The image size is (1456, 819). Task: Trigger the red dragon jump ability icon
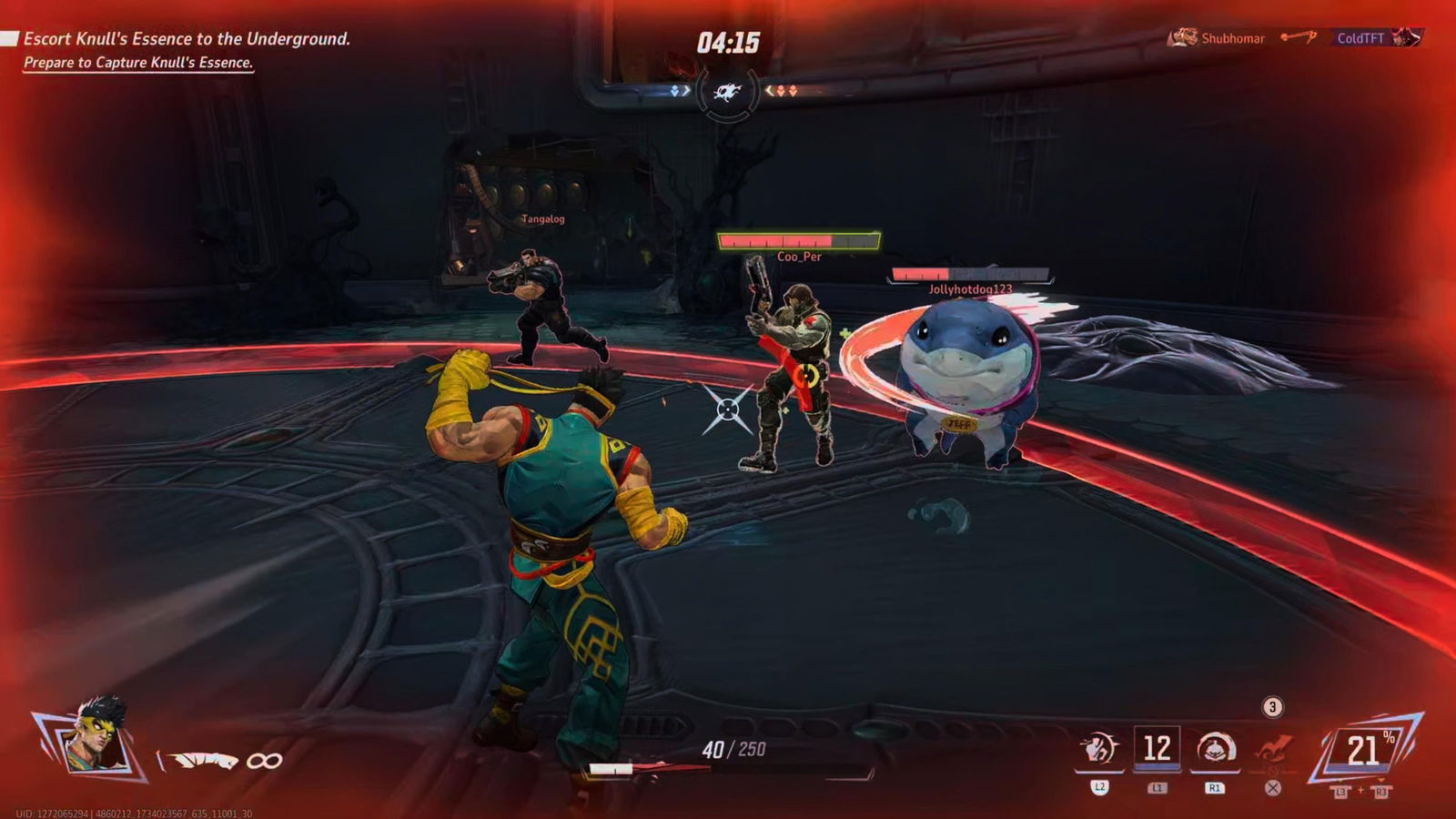point(1273,749)
